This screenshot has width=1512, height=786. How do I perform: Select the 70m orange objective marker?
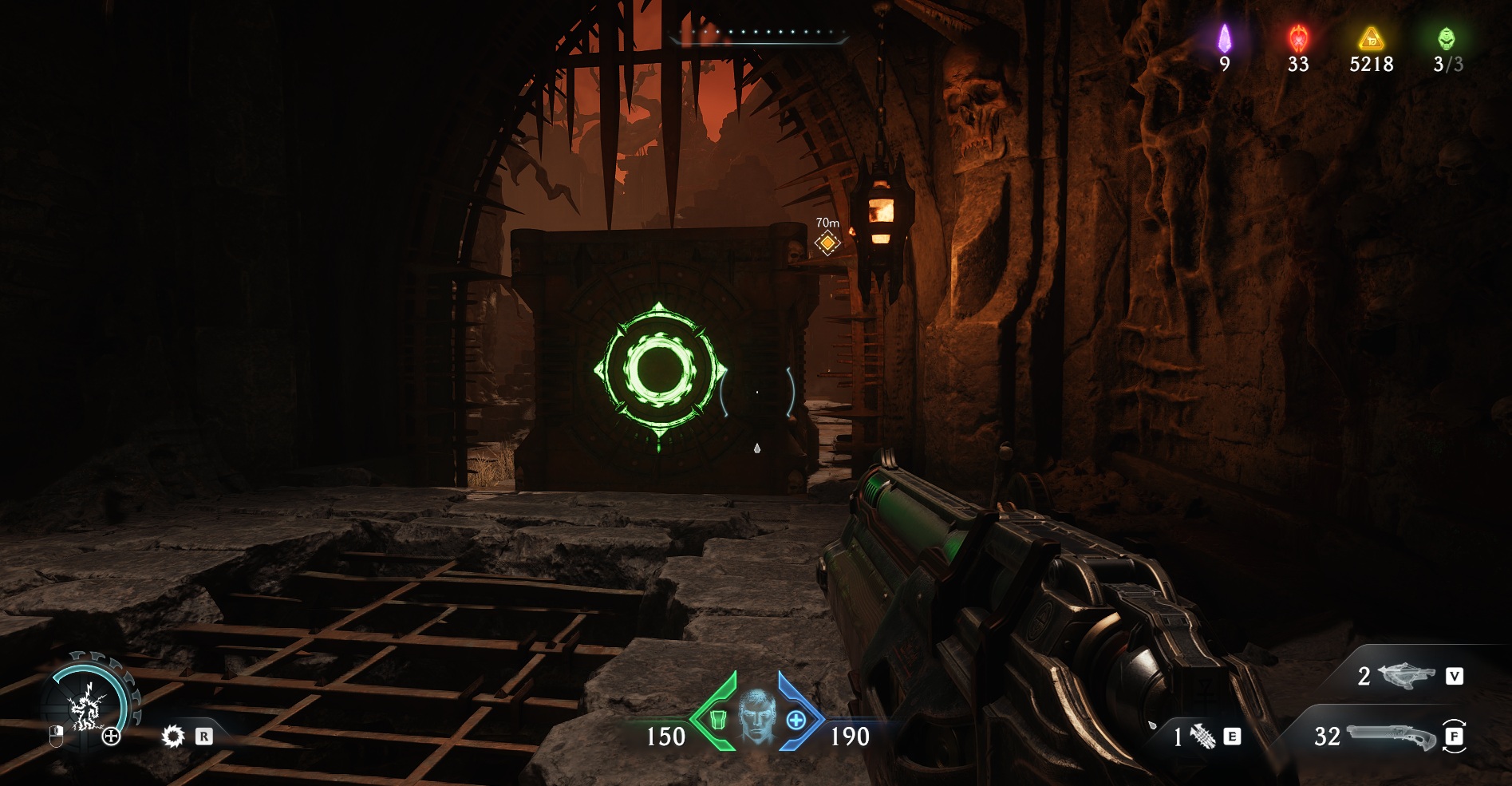827,243
